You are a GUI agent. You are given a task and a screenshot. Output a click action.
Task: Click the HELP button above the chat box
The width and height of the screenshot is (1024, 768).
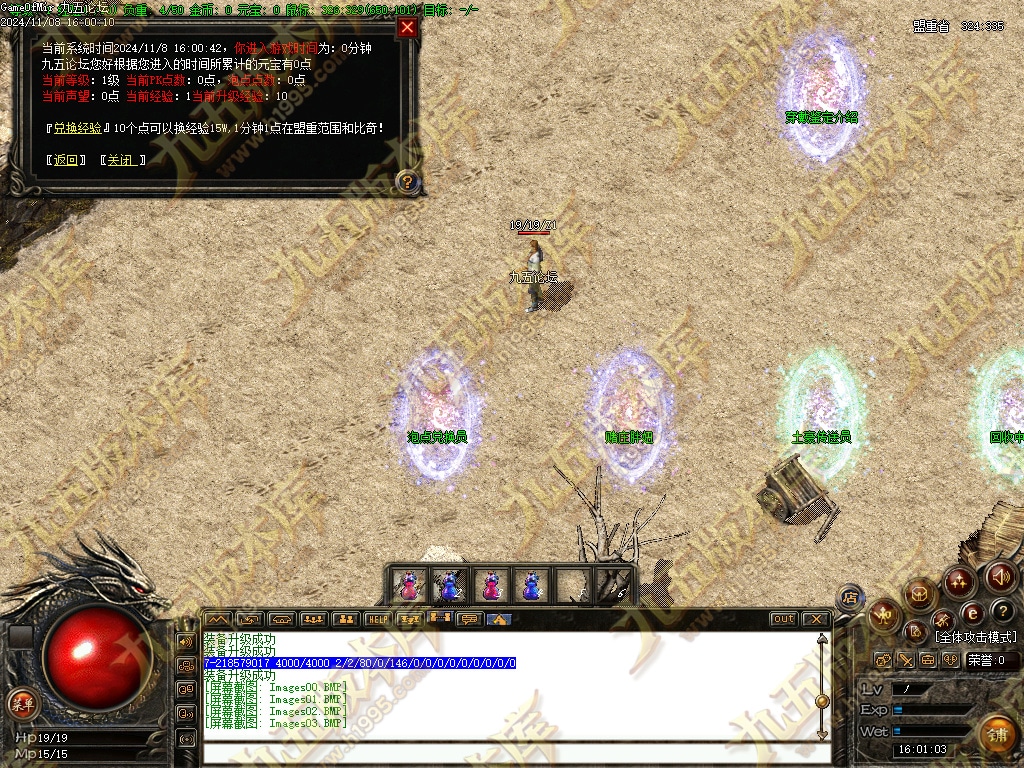click(x=377, y=620)
